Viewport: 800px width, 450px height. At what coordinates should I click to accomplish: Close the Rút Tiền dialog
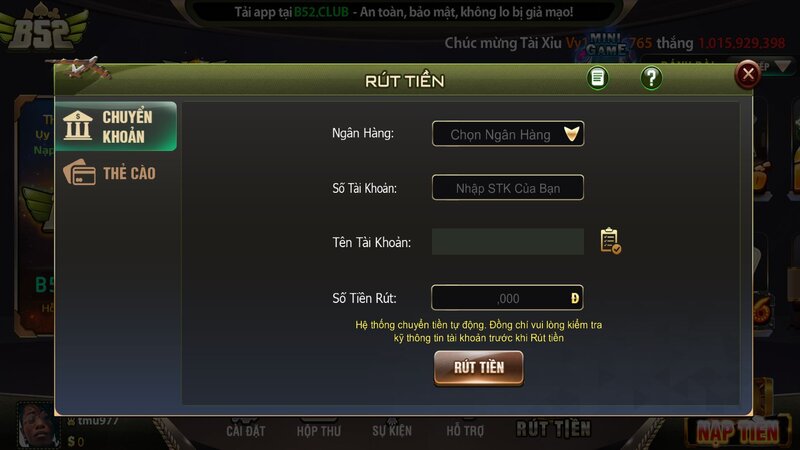pyautogui.click(x=747, y=74)
